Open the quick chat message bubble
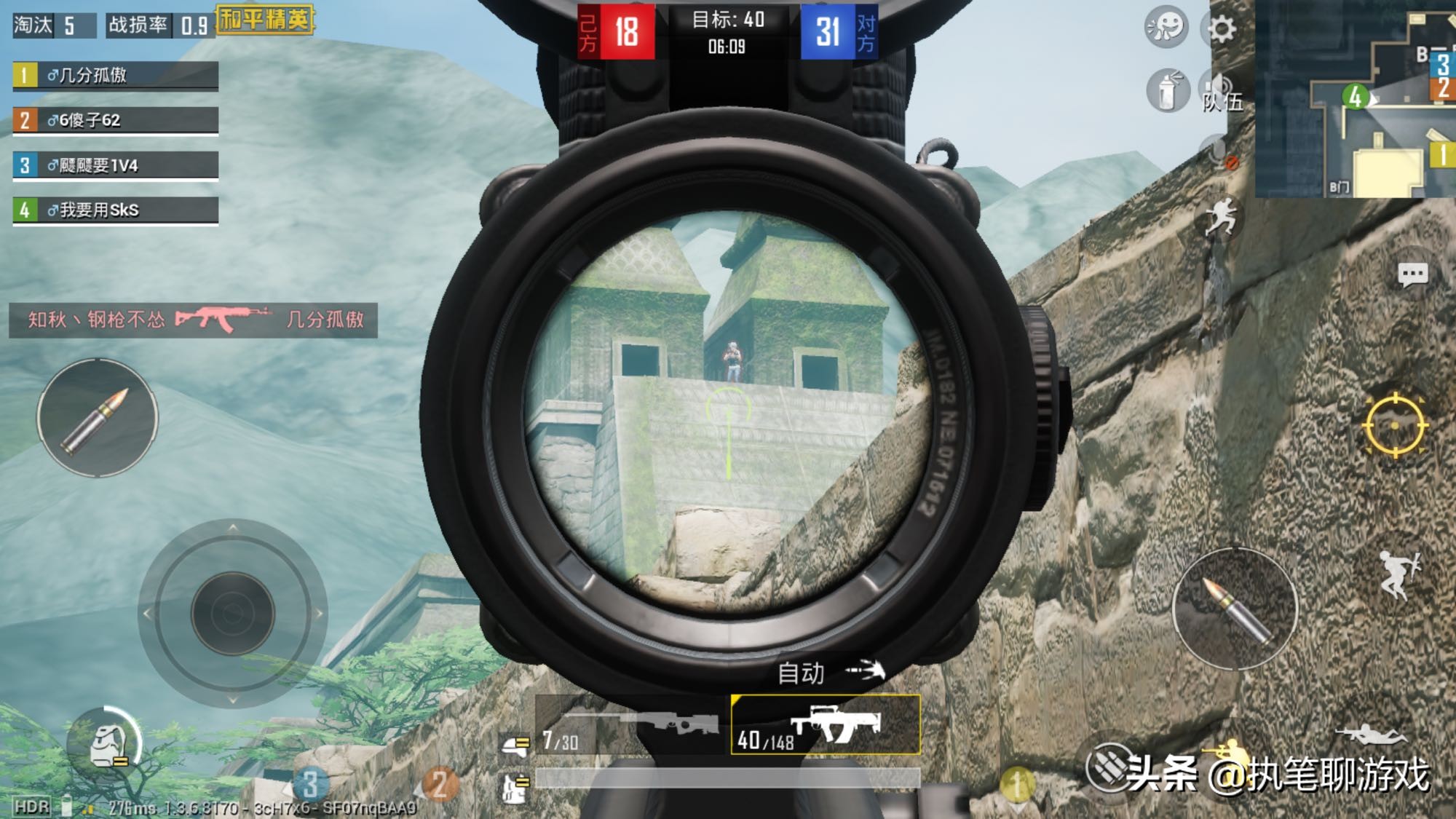The image size is (1456, 819). tap(1412, 274)
